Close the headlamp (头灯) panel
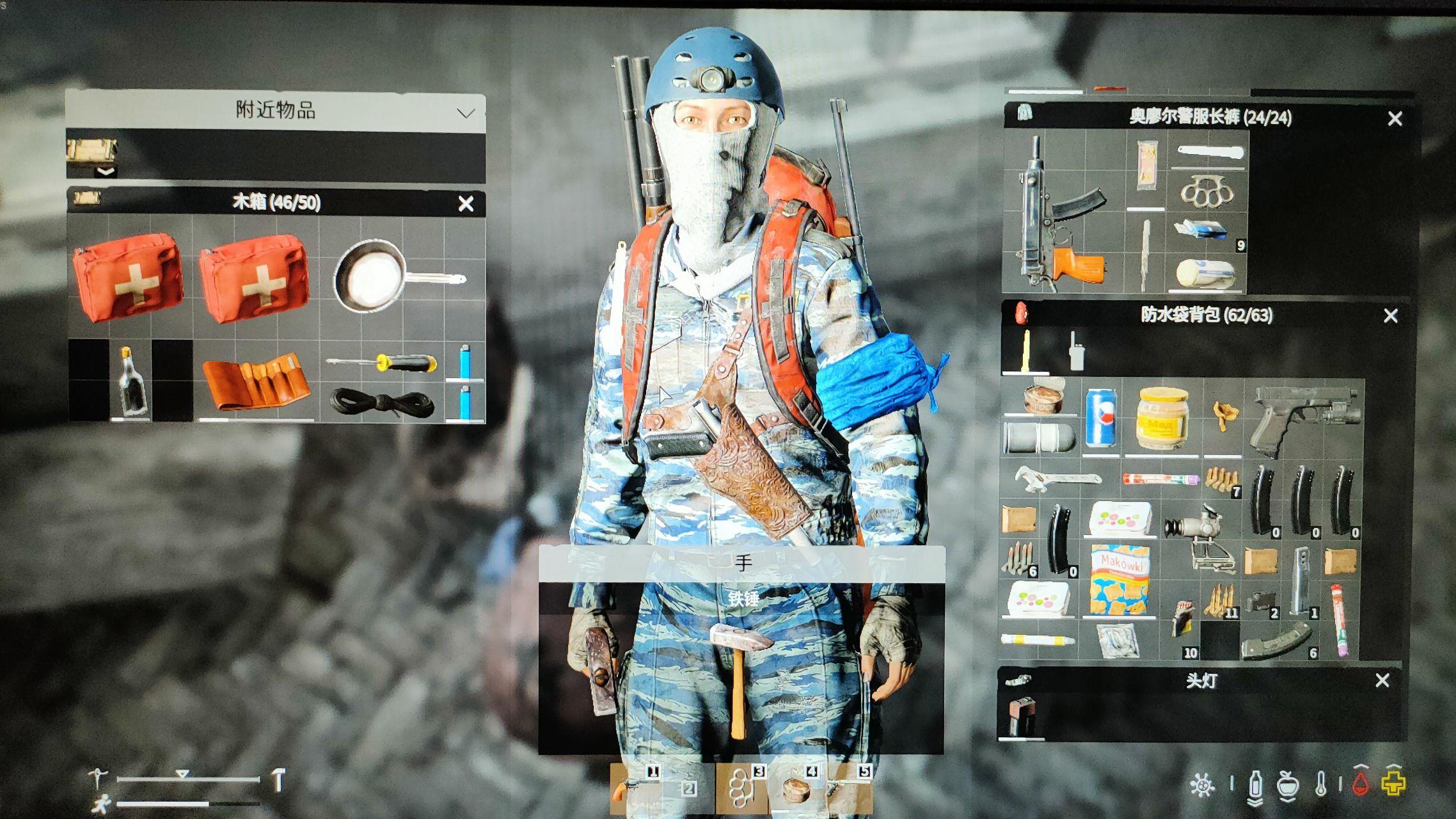Image resolution: width=1456 pixels, height=819 pixels. click(1382, 680)
